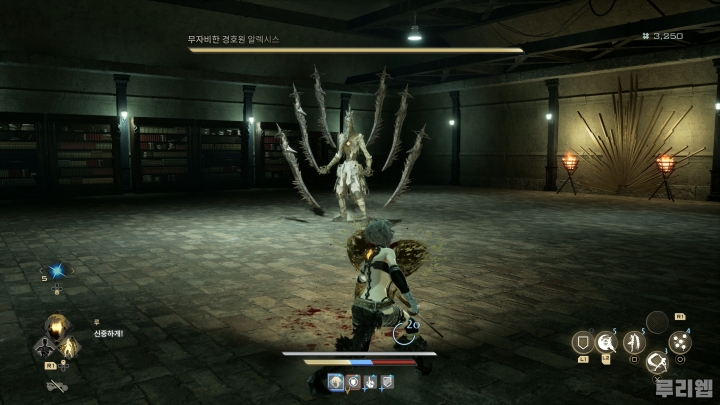Choose the glowing golden helmet stance
The height and width of the screenshot is (405, 720).
pyautogui.click(x=56, y=327)
